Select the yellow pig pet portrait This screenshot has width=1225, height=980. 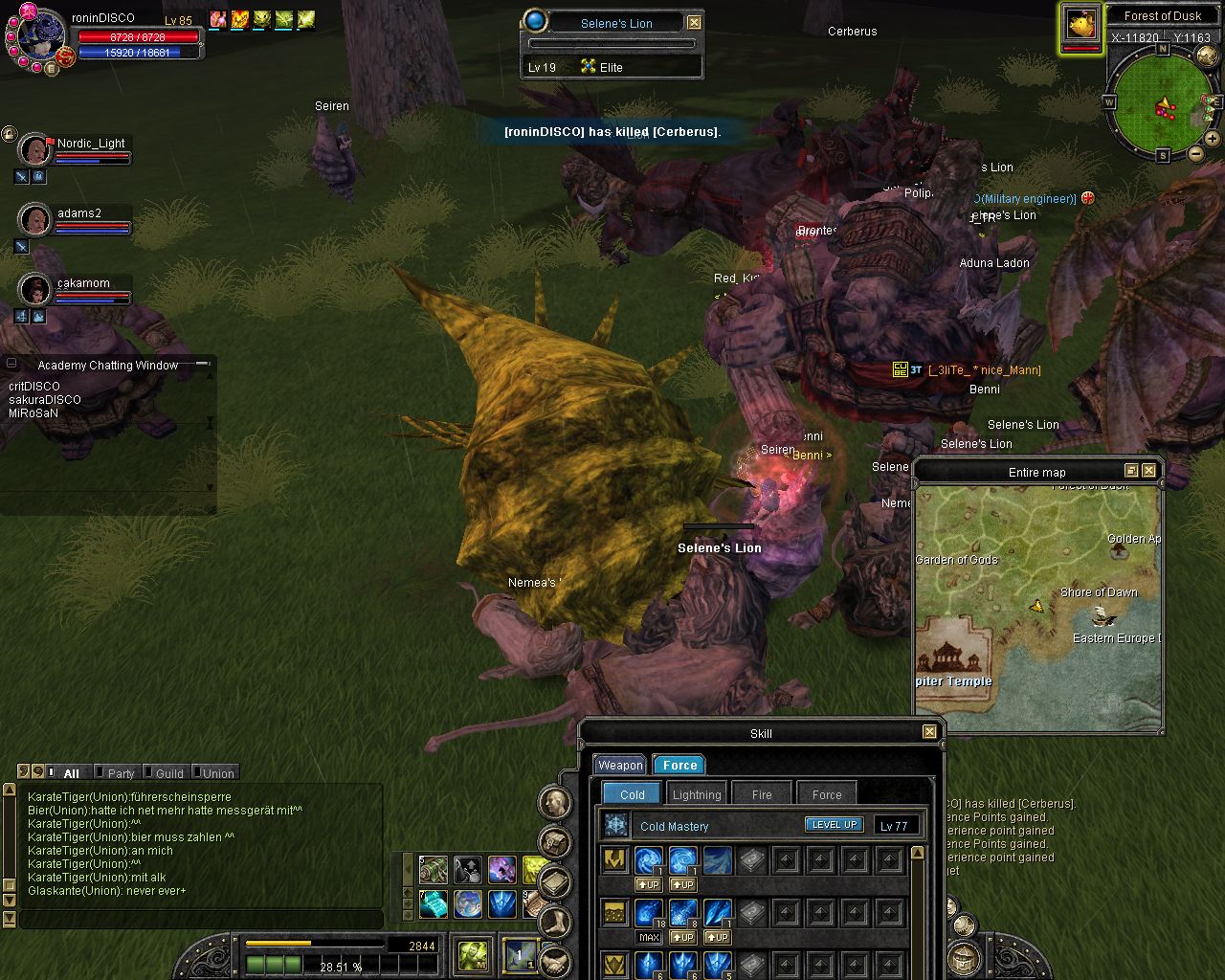point(1080,24)
